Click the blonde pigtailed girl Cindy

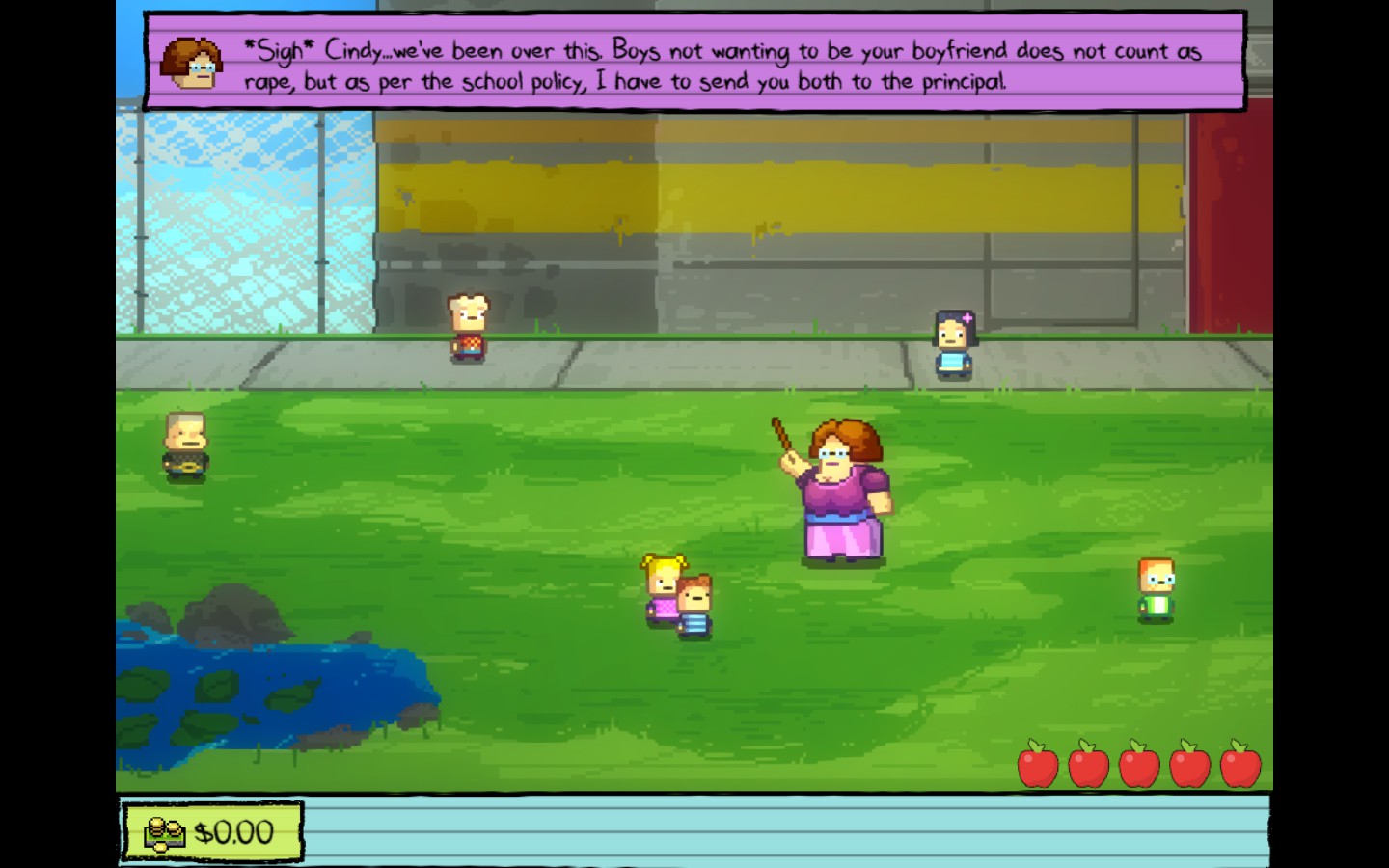(662, 583)
